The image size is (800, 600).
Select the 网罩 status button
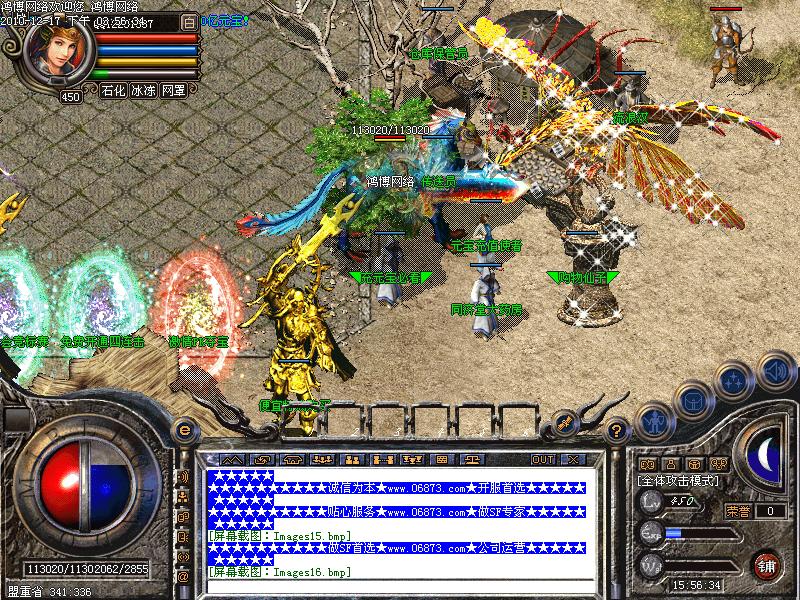point(174,90)
